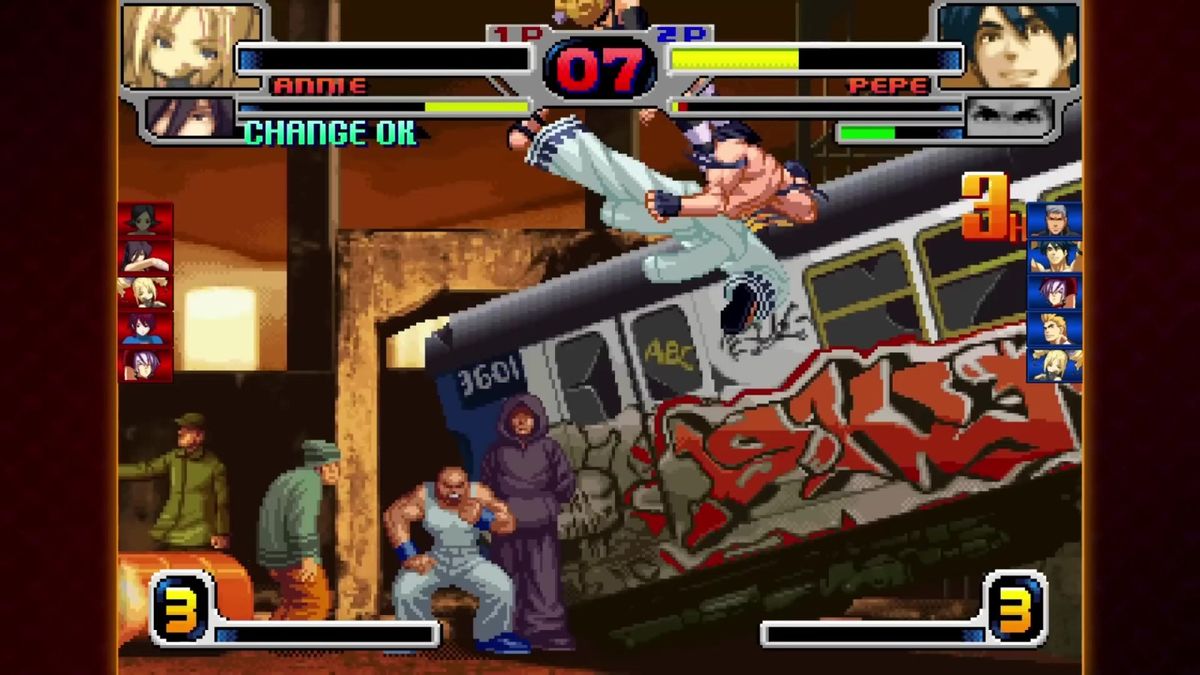Choose the lavender-haired fighter in red roster
Screen dimensions: 1200x675
tap(146, 364)
